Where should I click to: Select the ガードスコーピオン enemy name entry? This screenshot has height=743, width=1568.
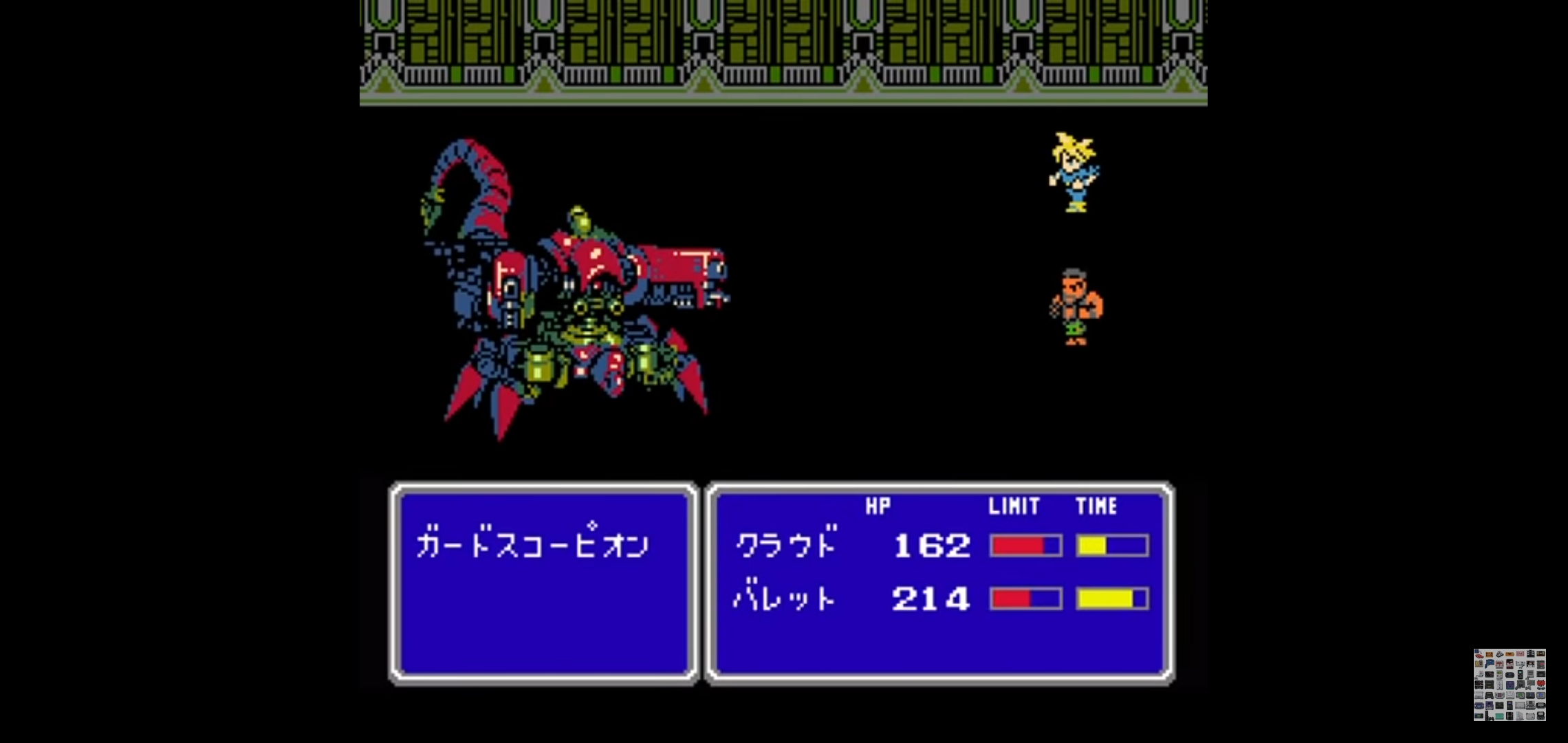[x=532, y=546]
